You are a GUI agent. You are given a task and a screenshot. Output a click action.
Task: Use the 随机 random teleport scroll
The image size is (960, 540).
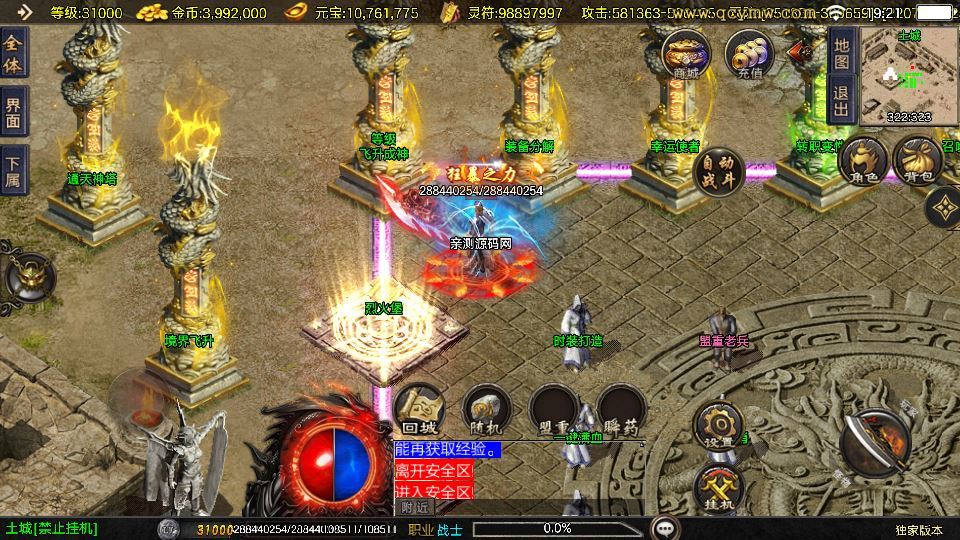point(486,409)
